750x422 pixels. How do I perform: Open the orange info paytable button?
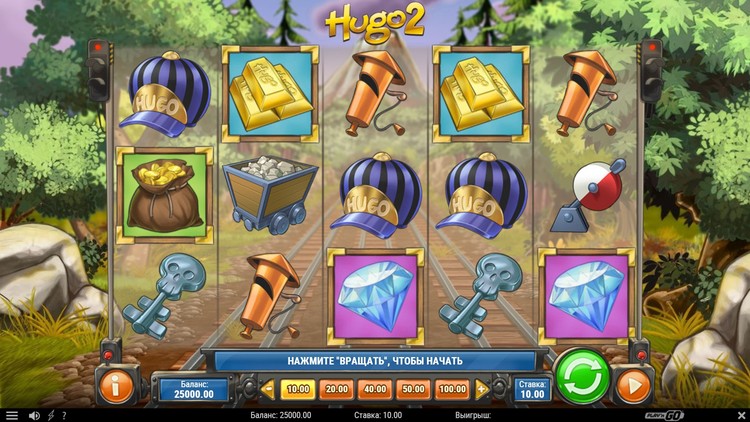(x=115, y=385)
